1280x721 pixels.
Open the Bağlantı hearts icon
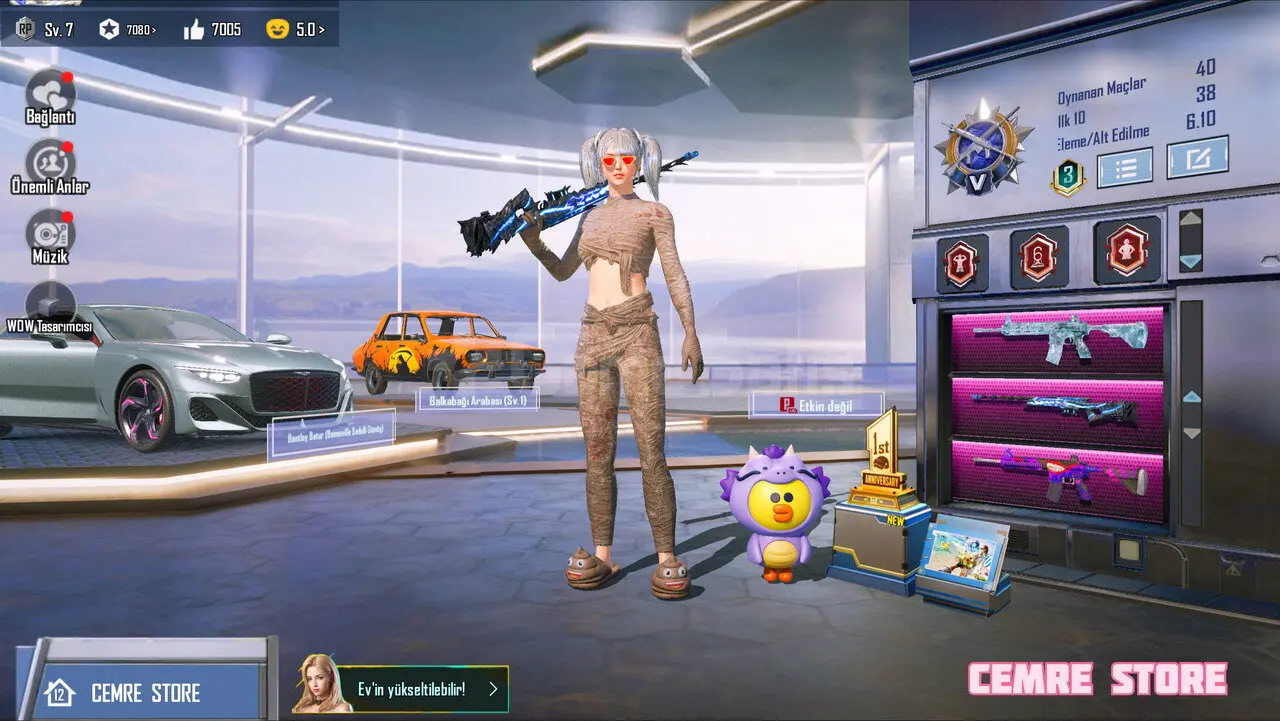50,93
